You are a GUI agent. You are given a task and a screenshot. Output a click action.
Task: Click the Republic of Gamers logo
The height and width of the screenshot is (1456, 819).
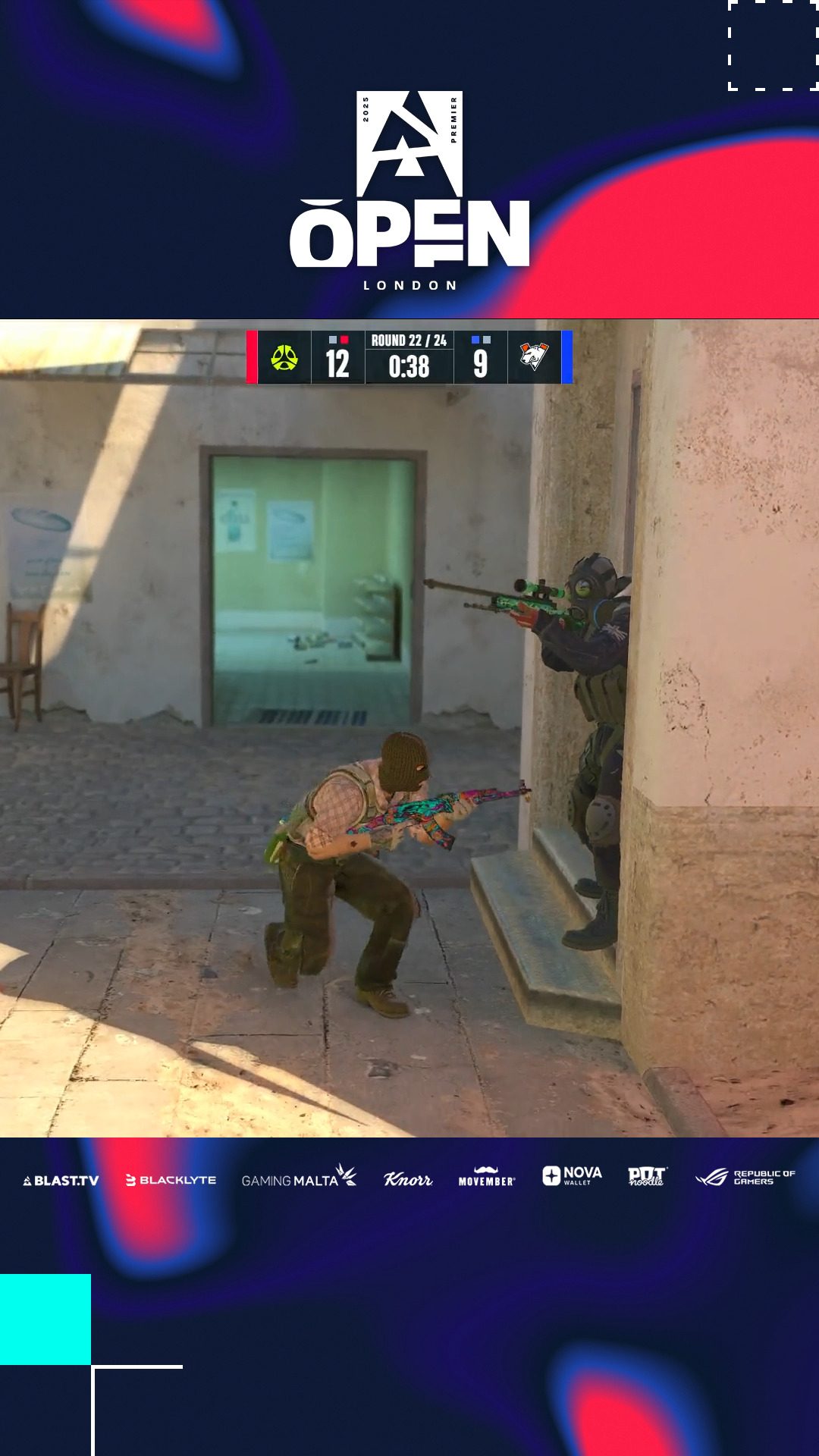point(745,1177)
